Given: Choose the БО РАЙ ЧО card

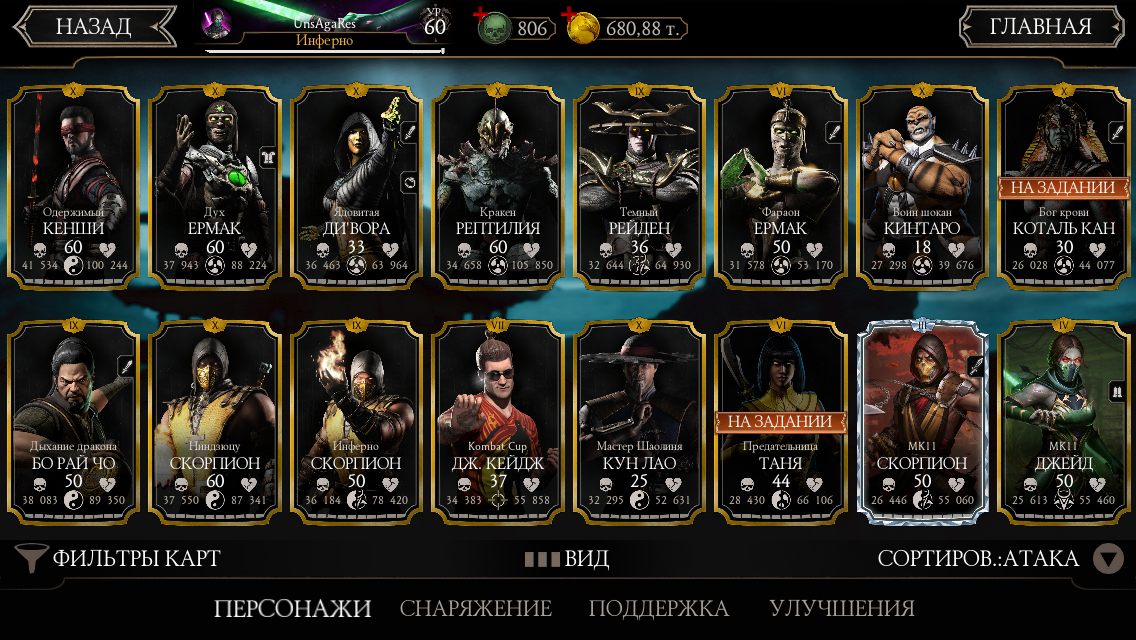Looking at the screenshot, I should point(73,420).
